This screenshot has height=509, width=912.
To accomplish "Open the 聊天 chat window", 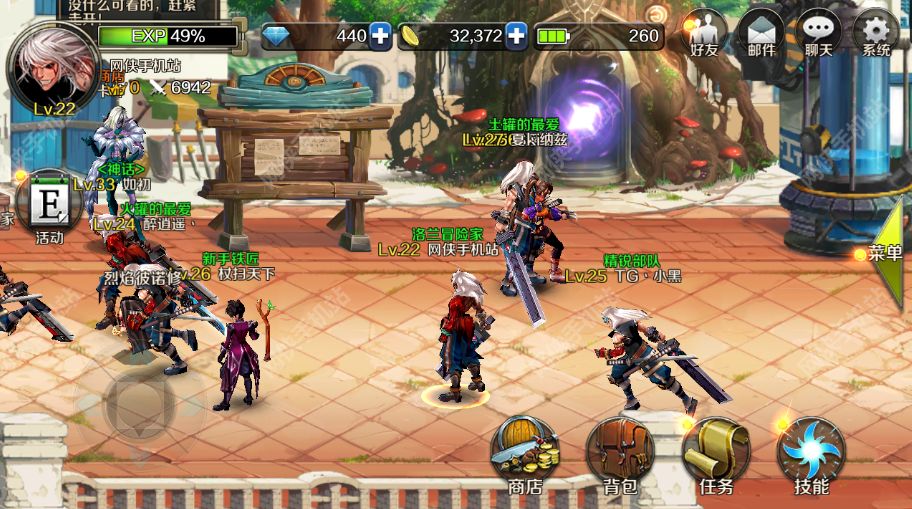I will point(819,32).
